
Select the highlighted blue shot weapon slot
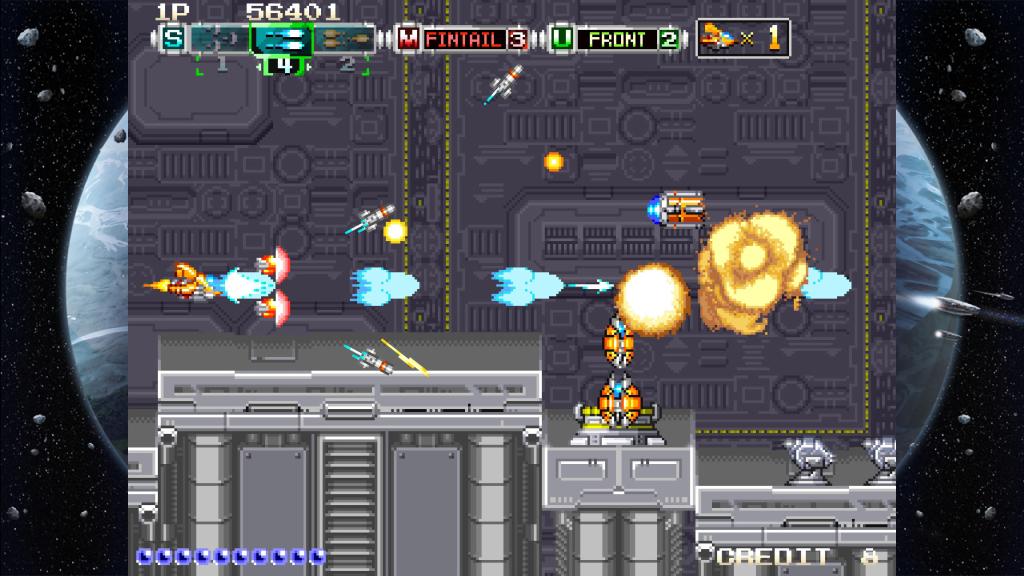(x=282, y=40)
